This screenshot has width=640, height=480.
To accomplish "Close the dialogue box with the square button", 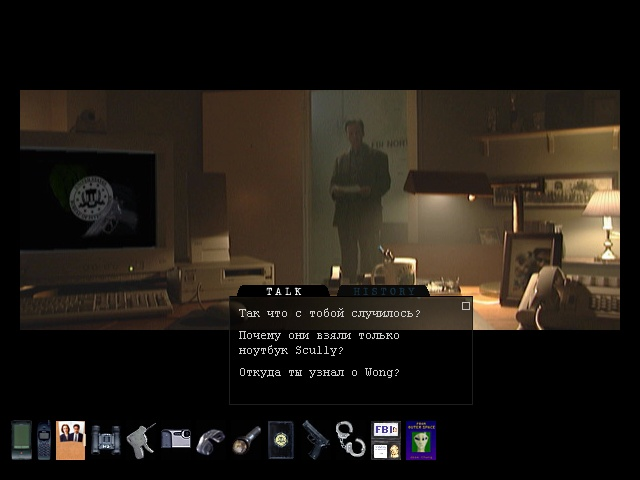I will (466, 306).
